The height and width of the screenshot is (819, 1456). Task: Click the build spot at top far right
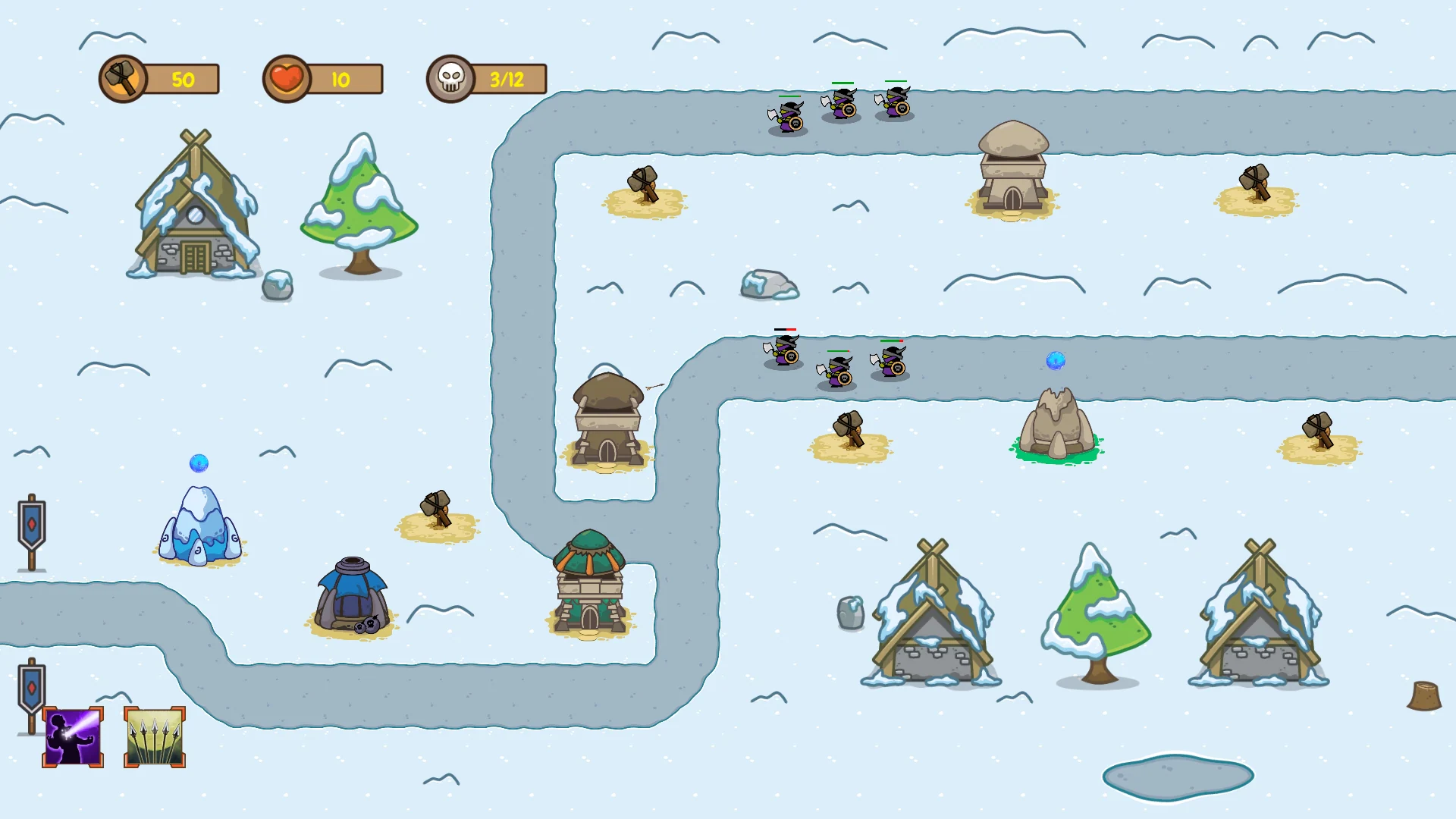point(1256,190)
